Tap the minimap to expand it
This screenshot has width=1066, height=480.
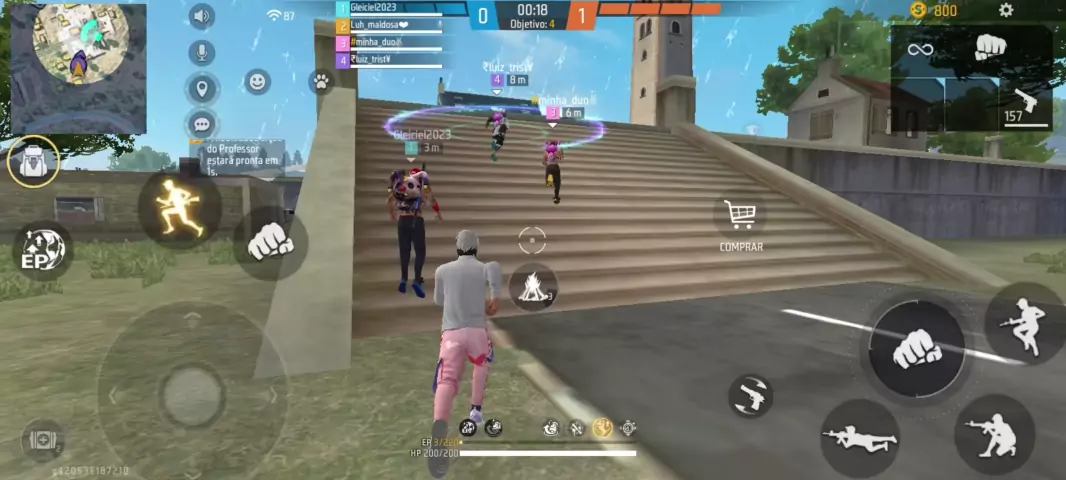(78, 67)
